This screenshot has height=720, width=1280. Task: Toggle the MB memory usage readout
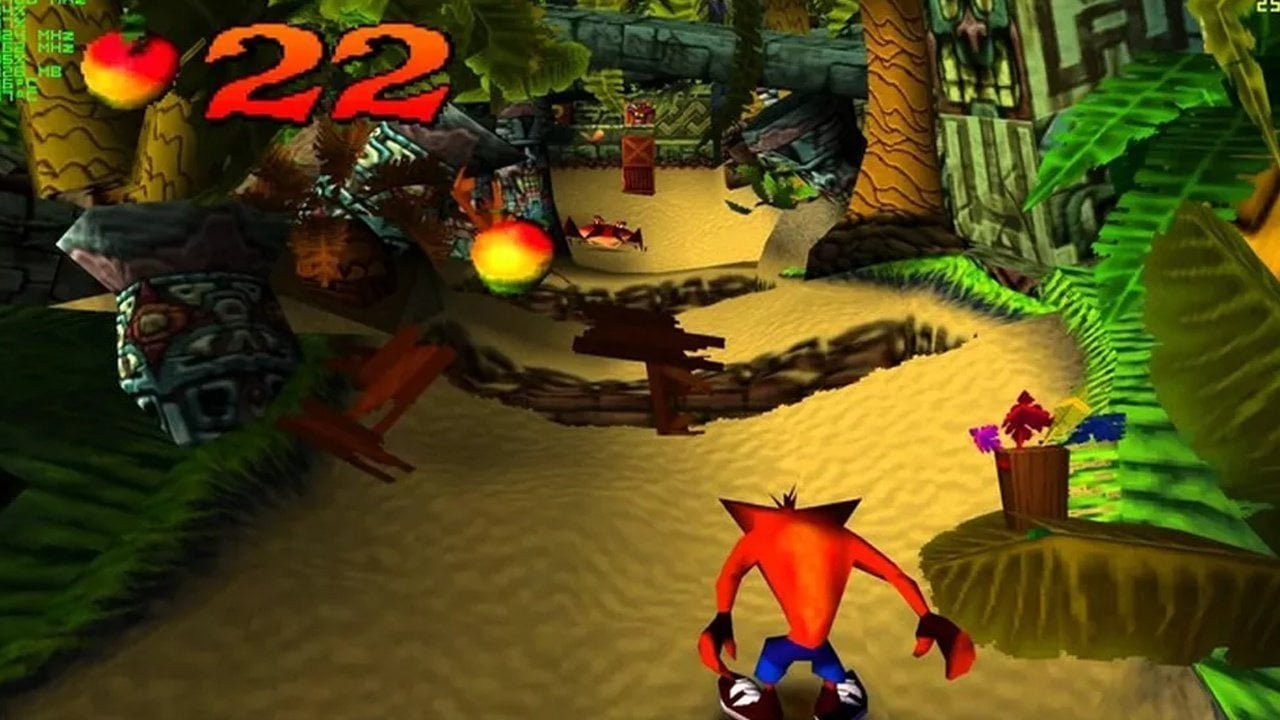48,70
